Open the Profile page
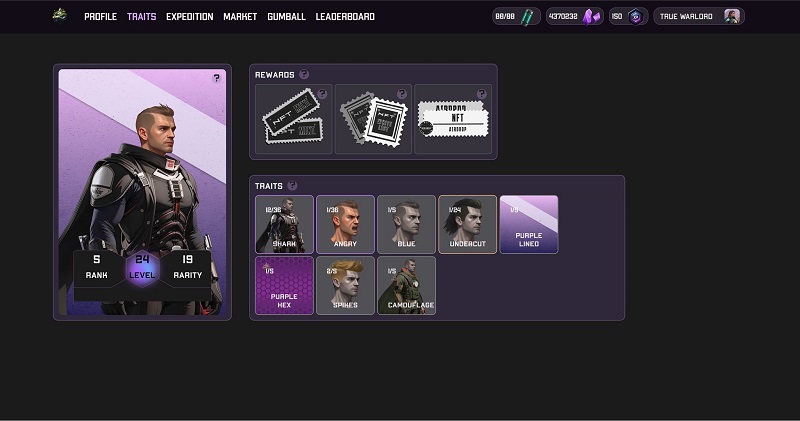800x421 pixels. click(x=100, y=17)
